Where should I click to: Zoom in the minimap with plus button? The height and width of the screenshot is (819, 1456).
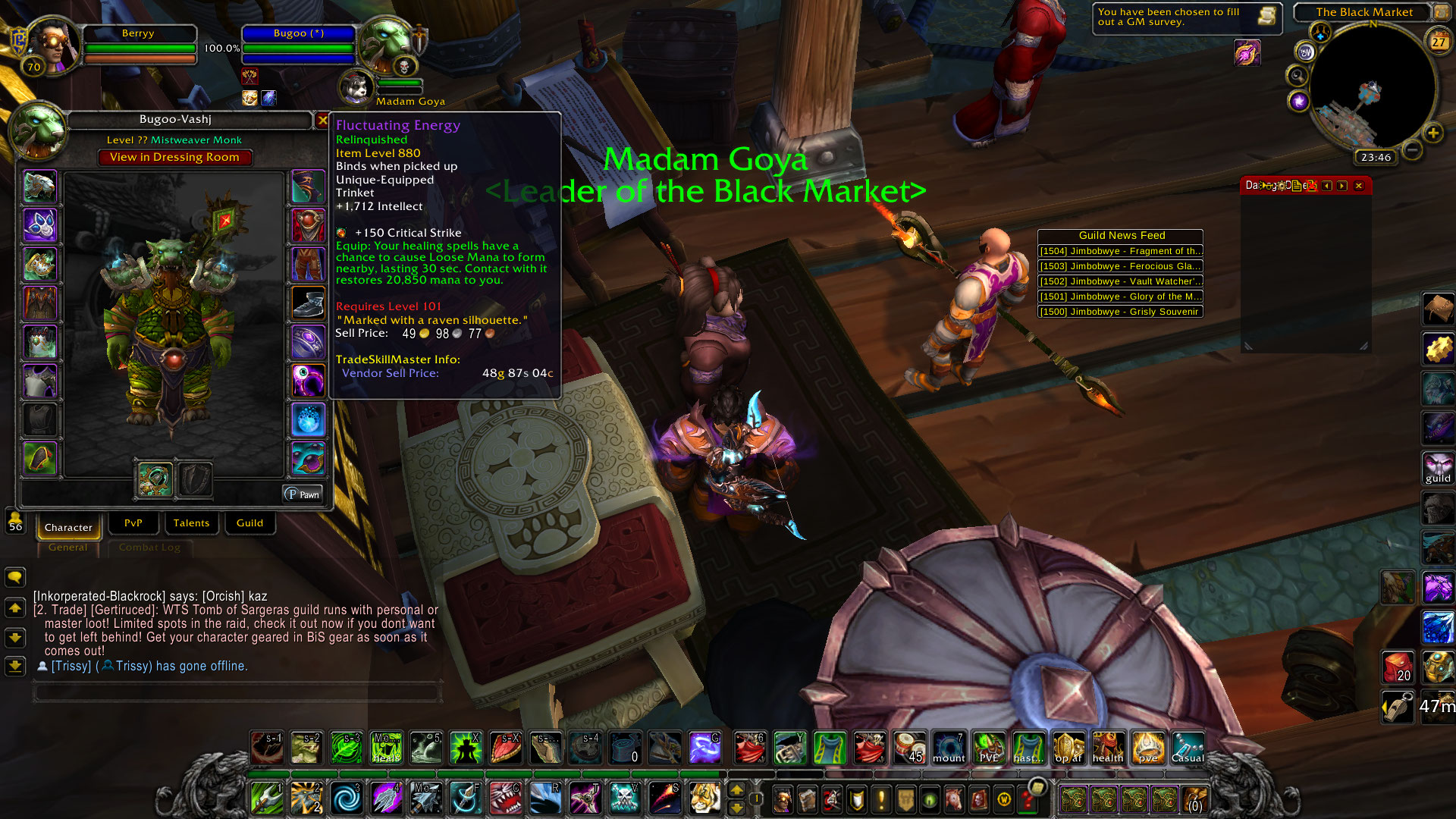pos(1432,133)
